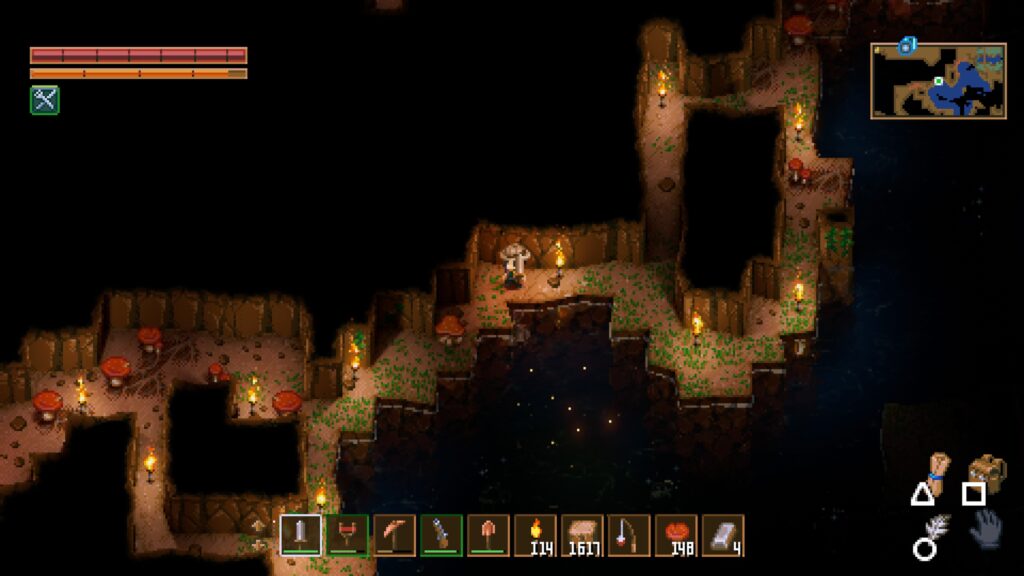Image resolution: width=1024 pixels, height=576 pixels.
Task: Equip the fishing rod slot
Action: [x=629, y=535]
